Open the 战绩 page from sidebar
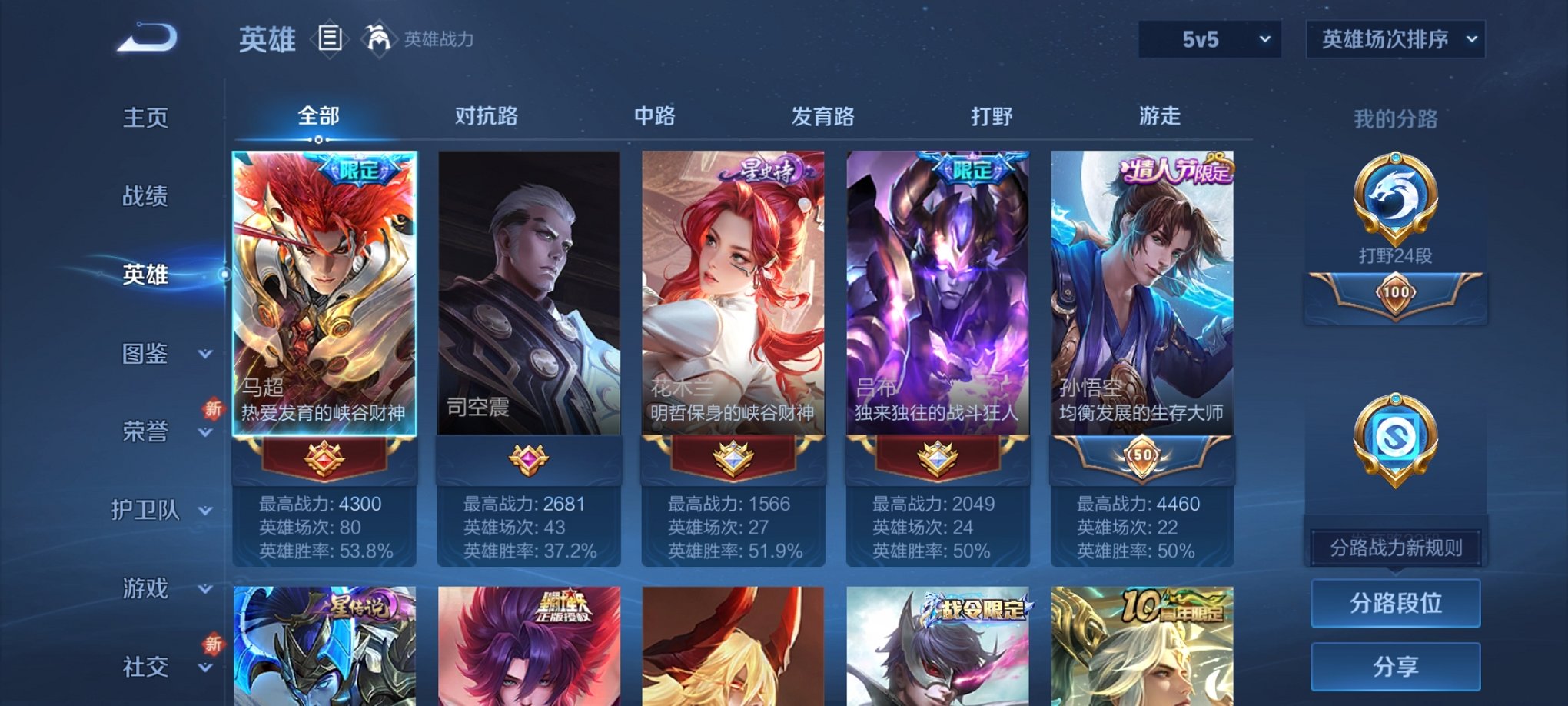Screen dimensions: 1568x706 coord(145,196)
